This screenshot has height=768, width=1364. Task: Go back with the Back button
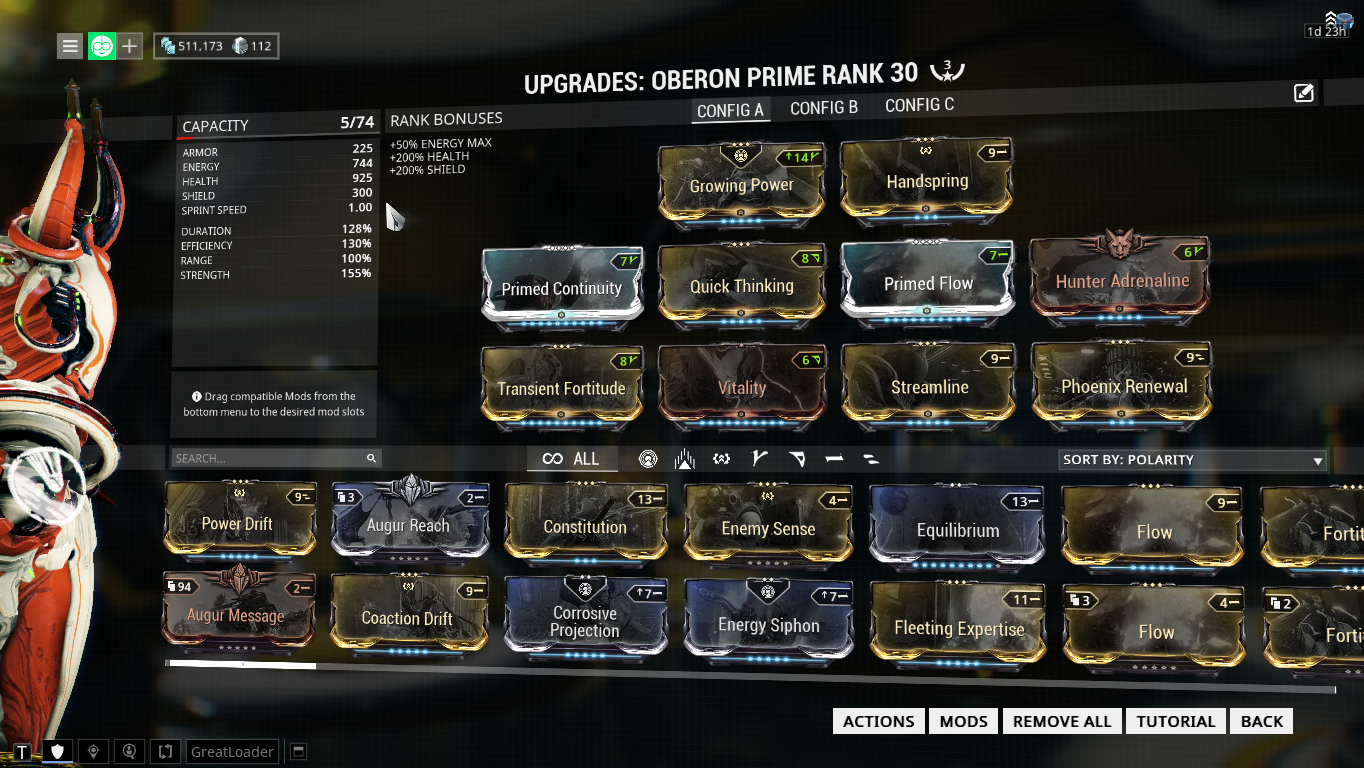pyautogui.click(x=1262, y=721)
